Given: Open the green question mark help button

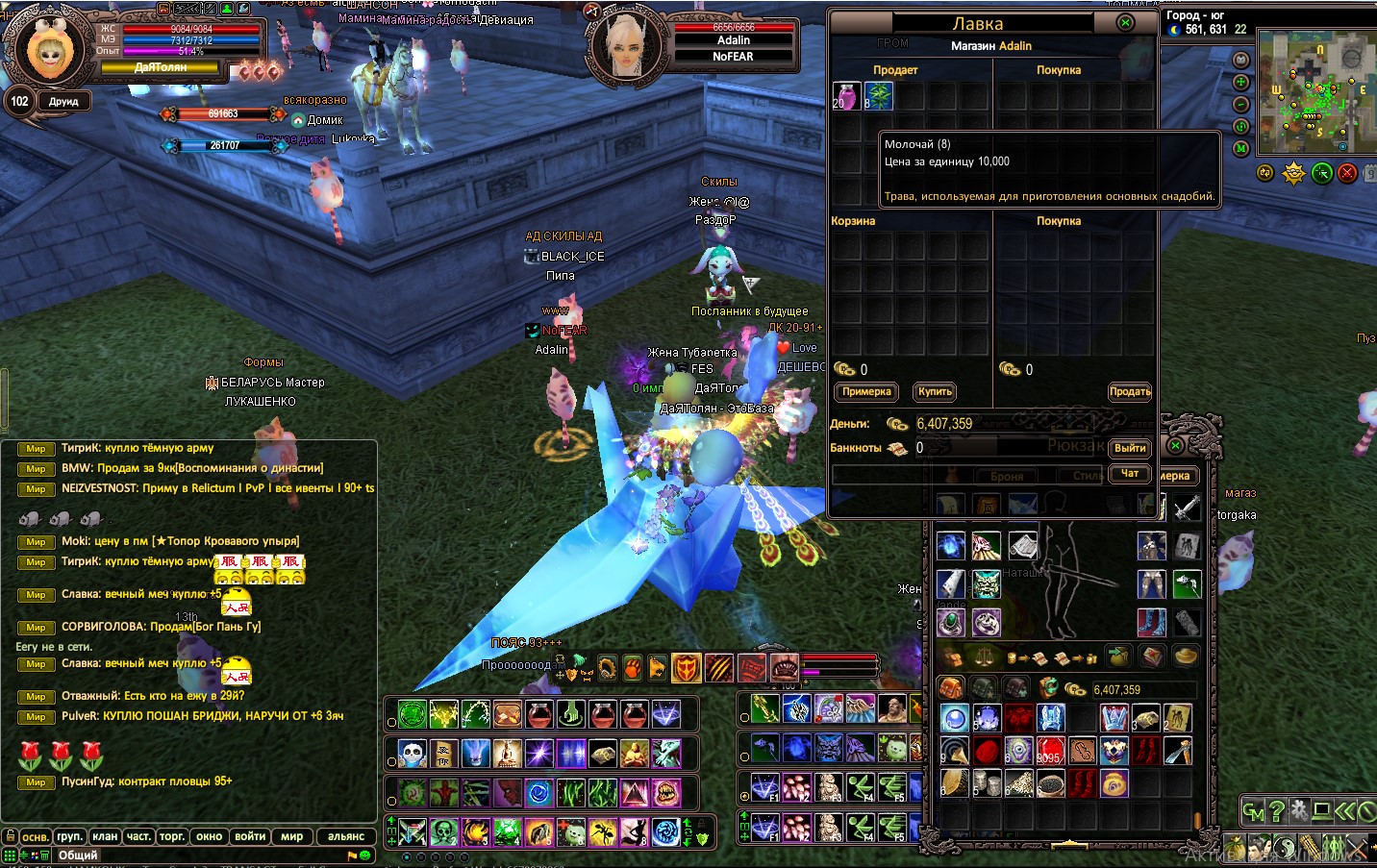Looking at the screenshot, I should coord(1277,811).
